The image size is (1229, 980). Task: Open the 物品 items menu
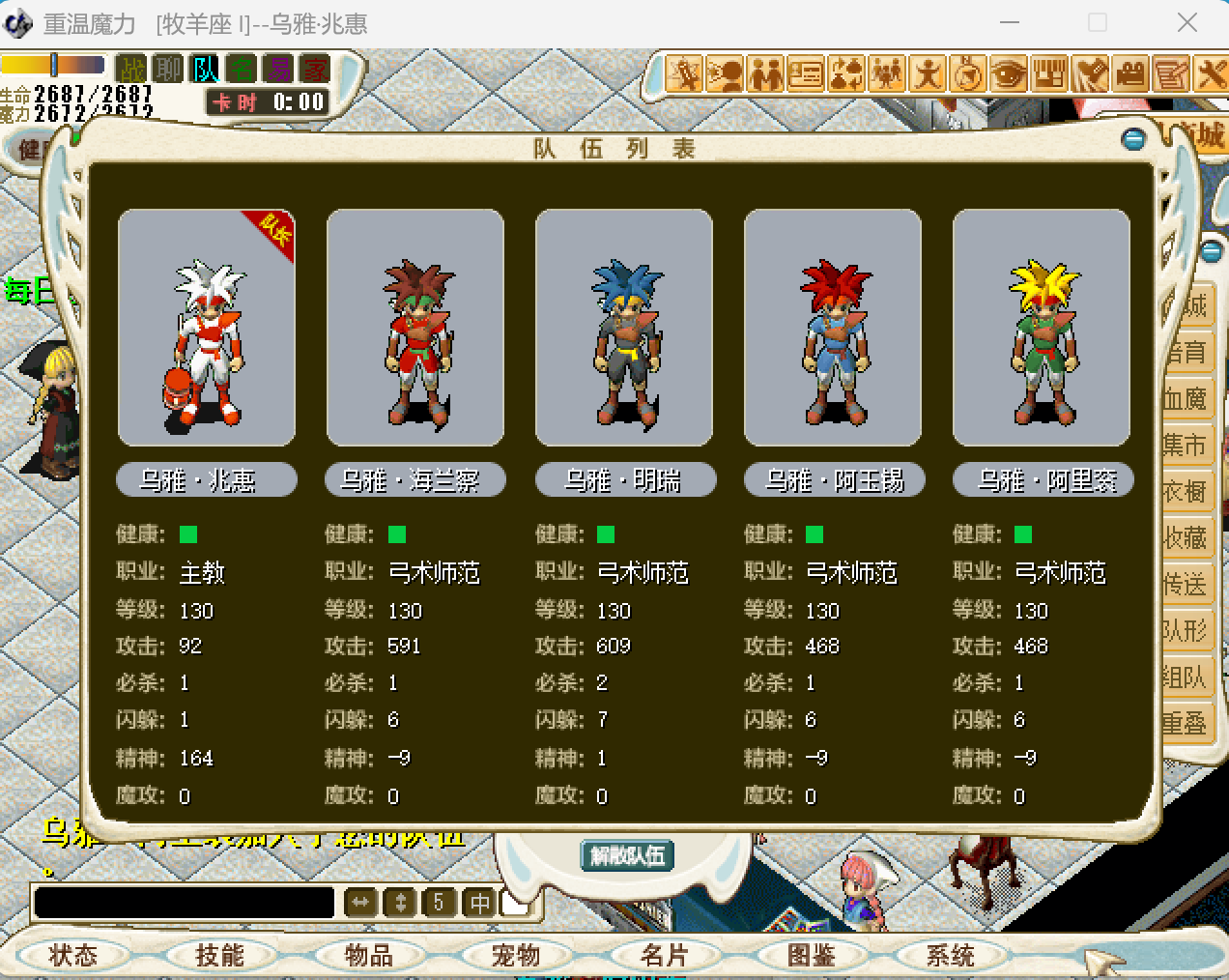tap(369, 956)
